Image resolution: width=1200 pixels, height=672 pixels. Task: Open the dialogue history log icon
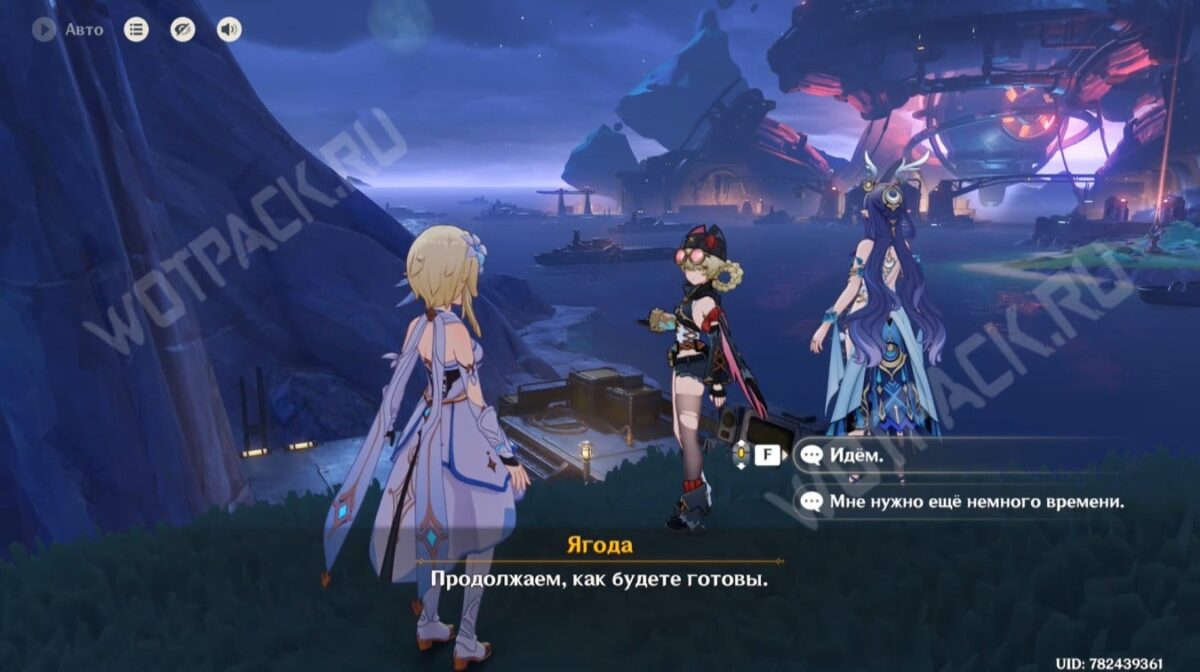(136, 30)
